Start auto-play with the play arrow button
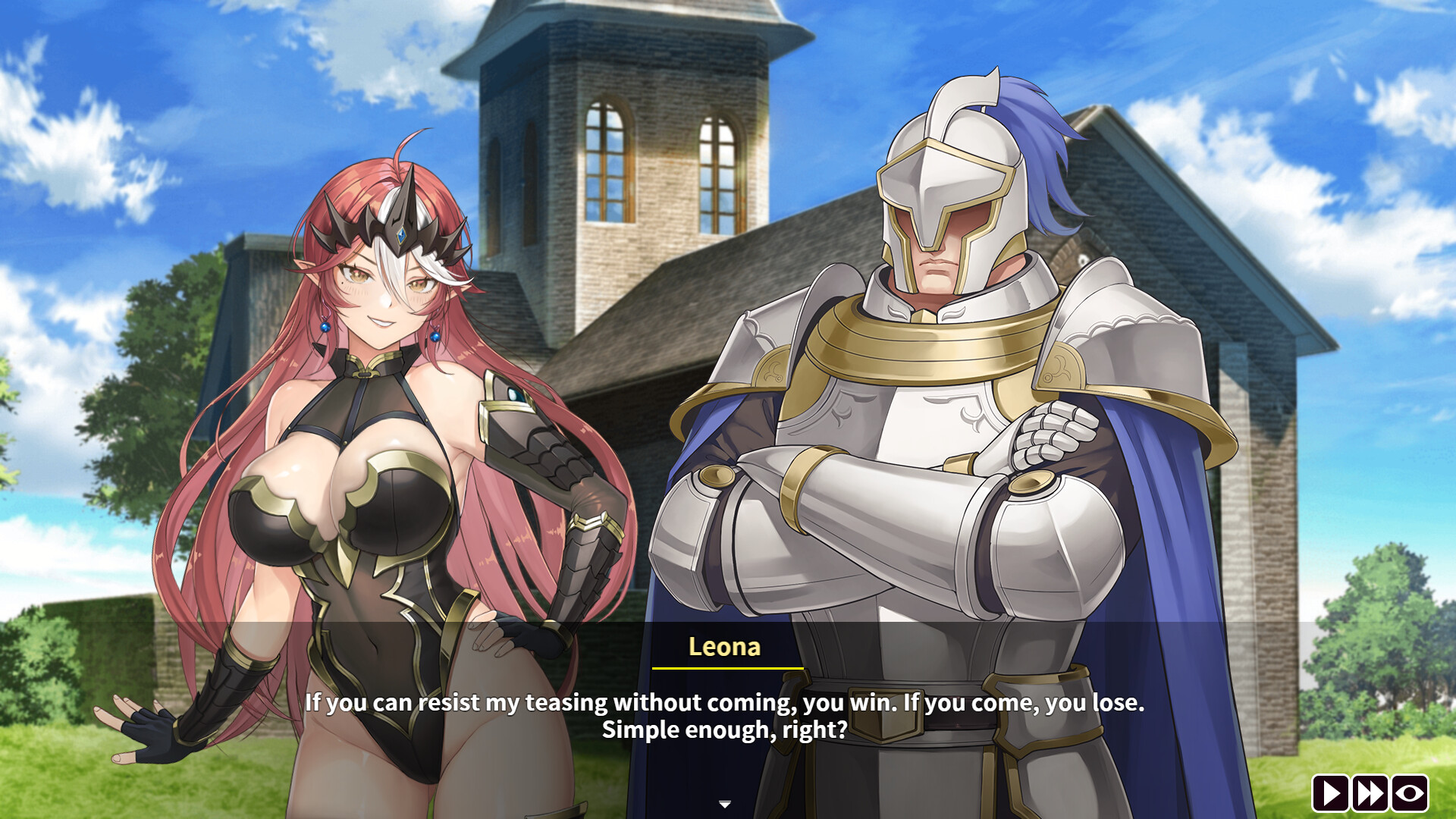Screen dimensions: 1456x819 click(1331, 793)
